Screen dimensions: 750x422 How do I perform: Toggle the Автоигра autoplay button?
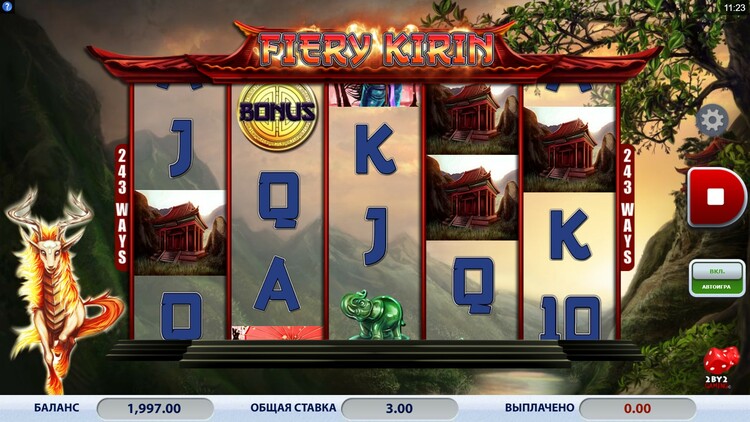pos(717,278)
